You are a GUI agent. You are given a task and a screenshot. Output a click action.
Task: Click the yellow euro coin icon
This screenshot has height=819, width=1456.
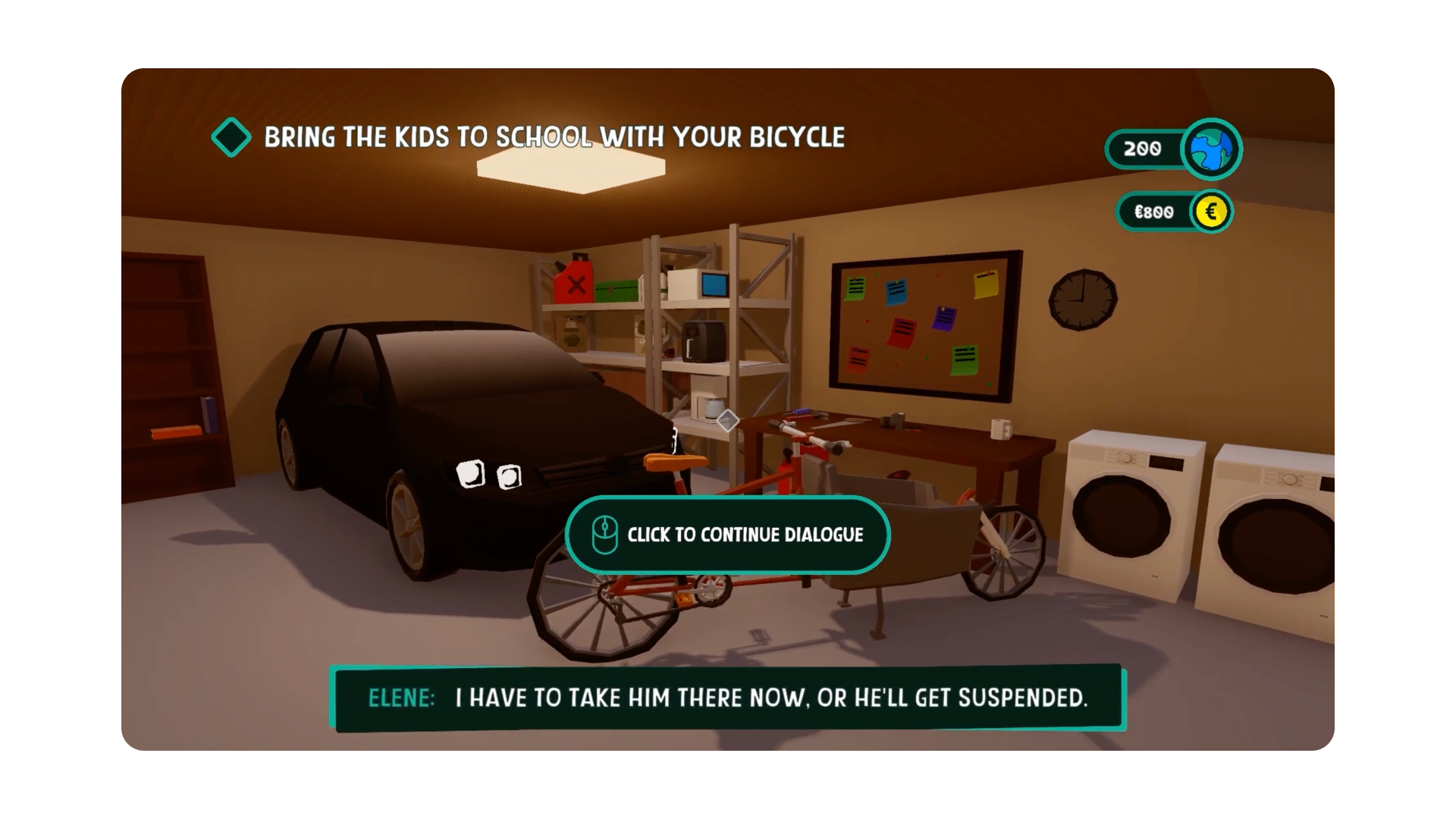tap(1211, 212)
